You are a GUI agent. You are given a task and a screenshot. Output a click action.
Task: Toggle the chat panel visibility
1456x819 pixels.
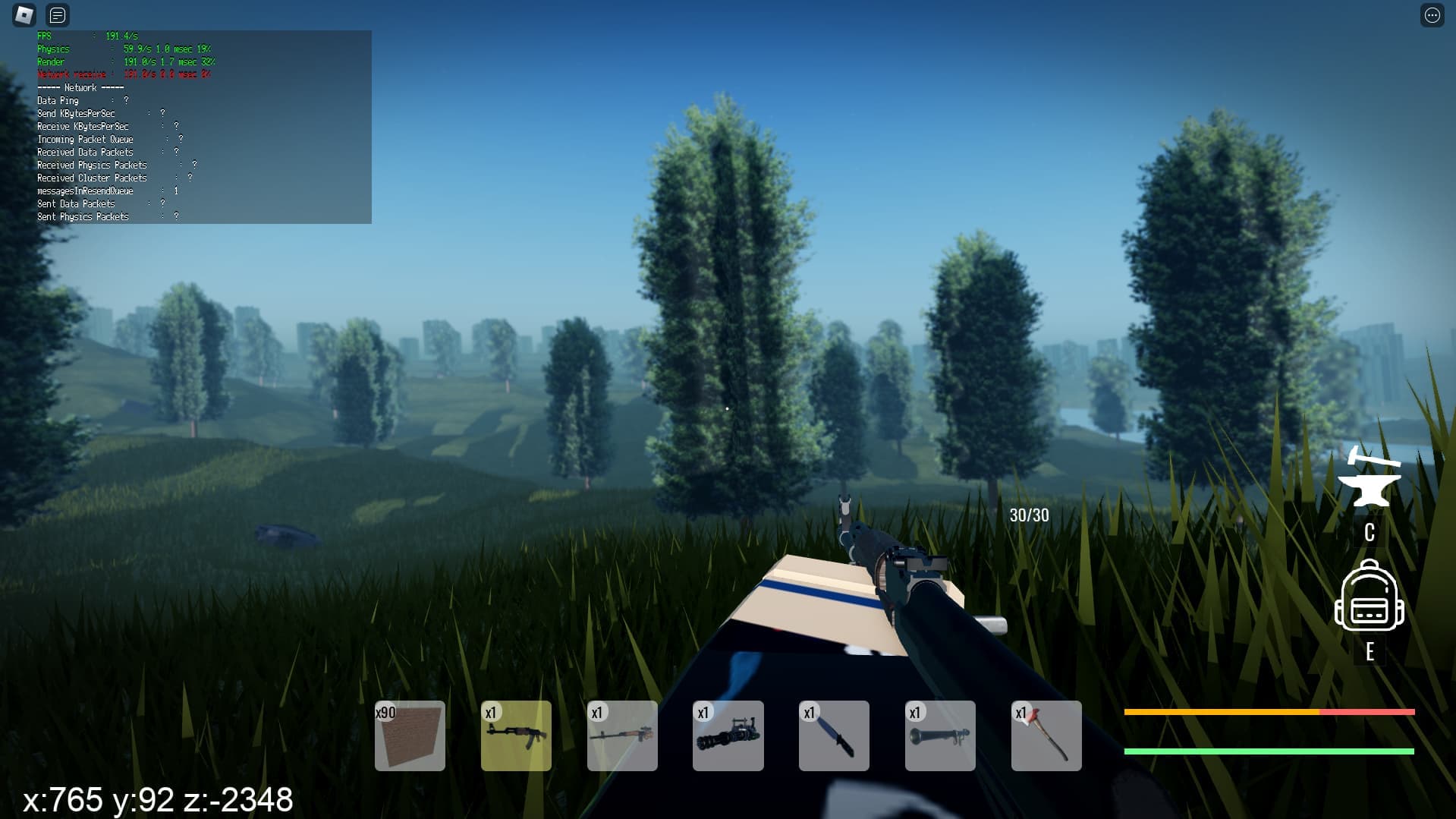[x=57, y=15]
